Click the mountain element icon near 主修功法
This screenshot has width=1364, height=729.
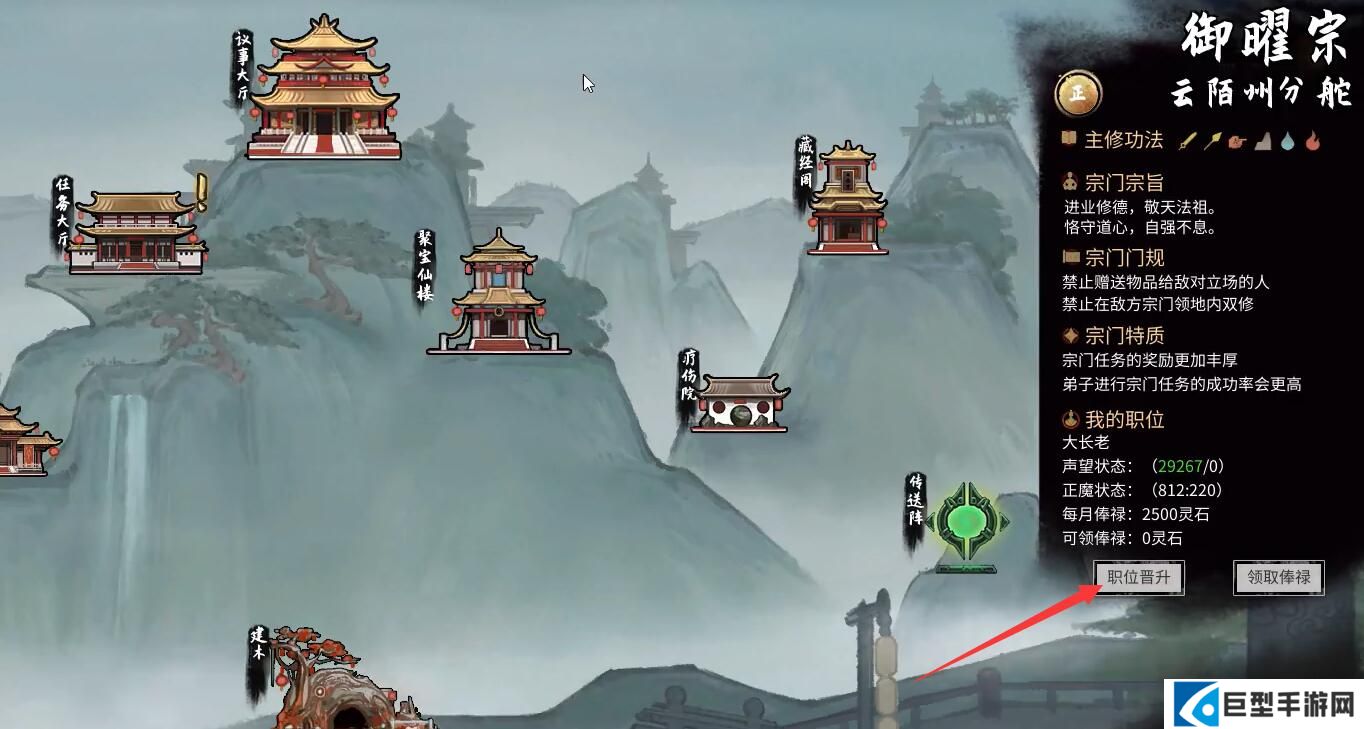[1262, 139]
